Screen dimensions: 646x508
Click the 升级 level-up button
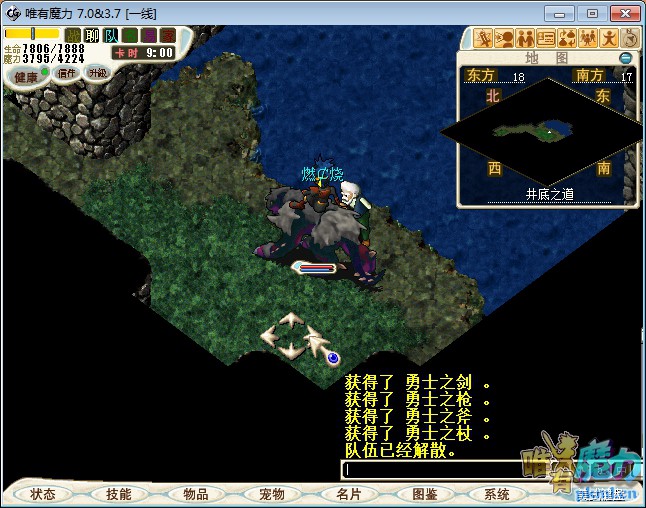(x=97, y=73)
